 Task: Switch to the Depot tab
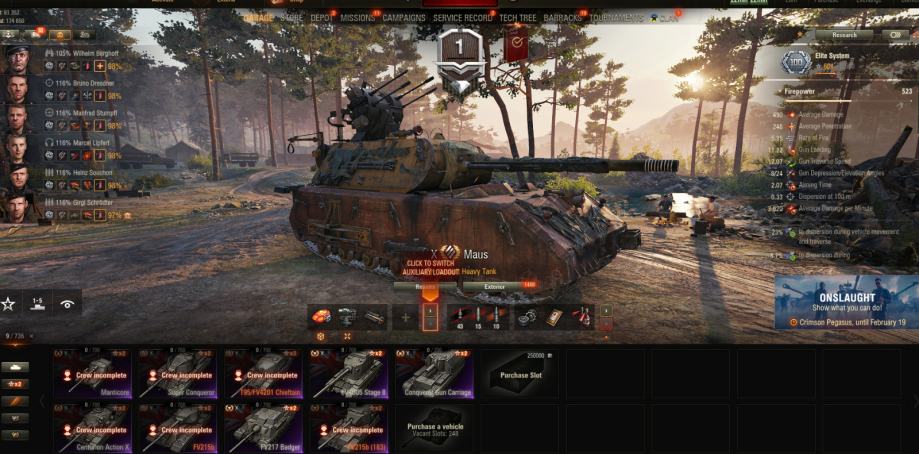click(321, 18)
